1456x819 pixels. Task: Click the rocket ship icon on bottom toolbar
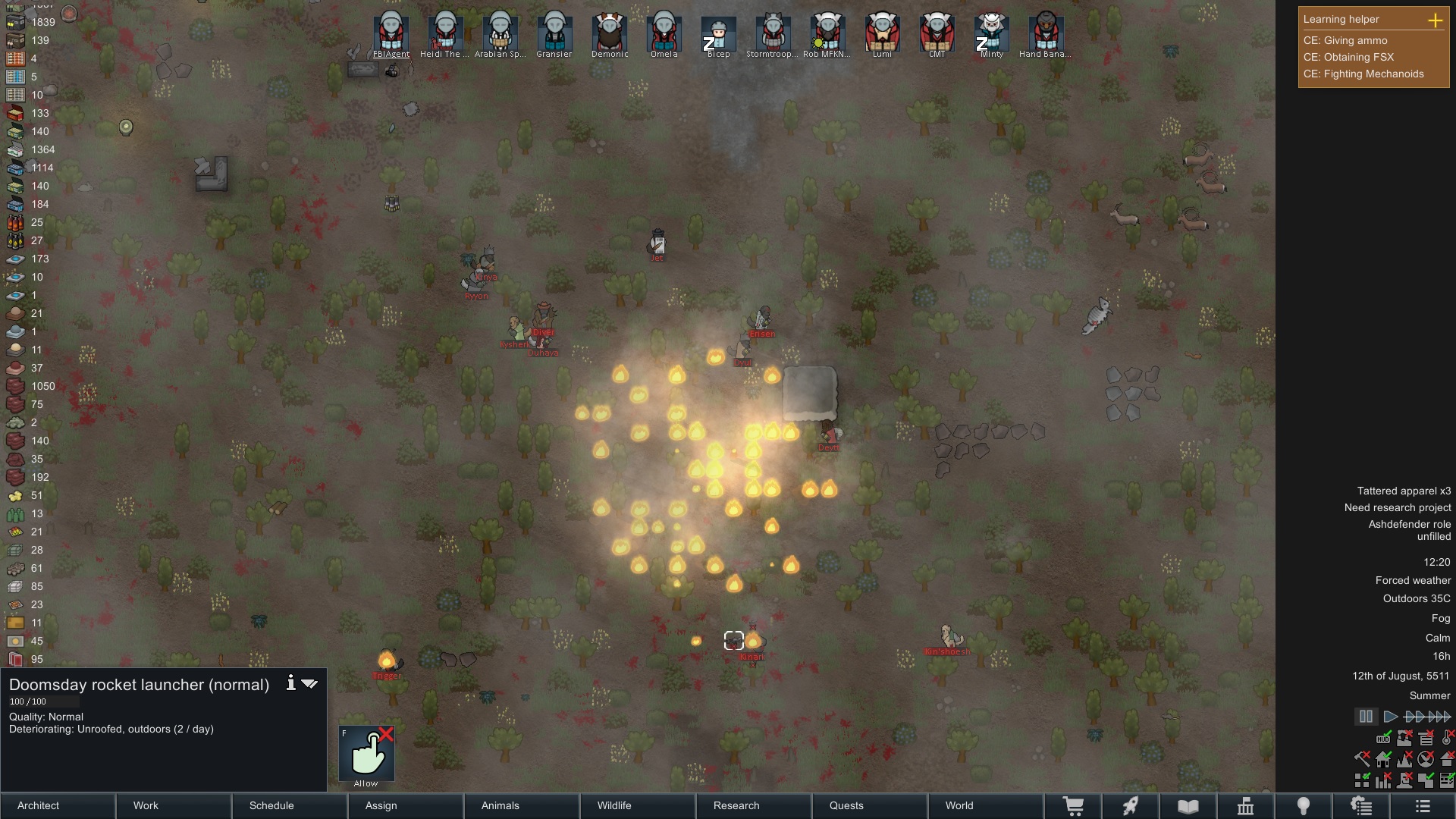(1131, 806)
